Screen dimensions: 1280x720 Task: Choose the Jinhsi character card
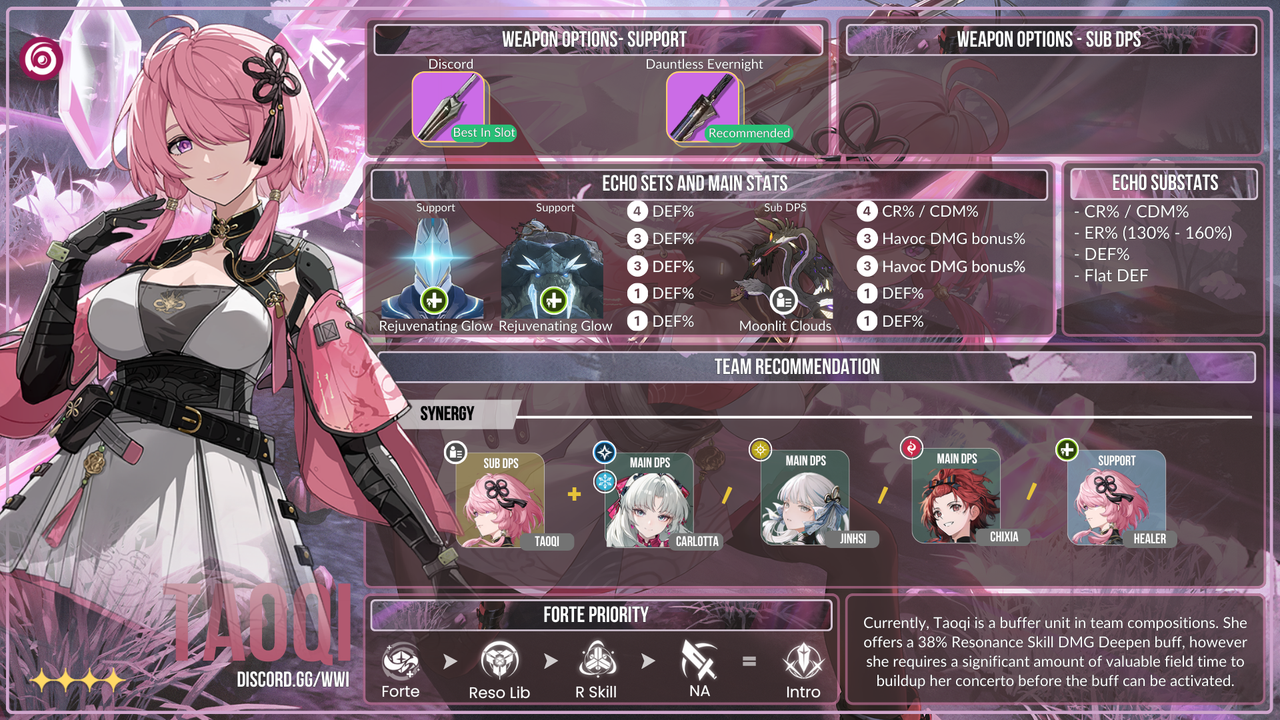point(804,497)
